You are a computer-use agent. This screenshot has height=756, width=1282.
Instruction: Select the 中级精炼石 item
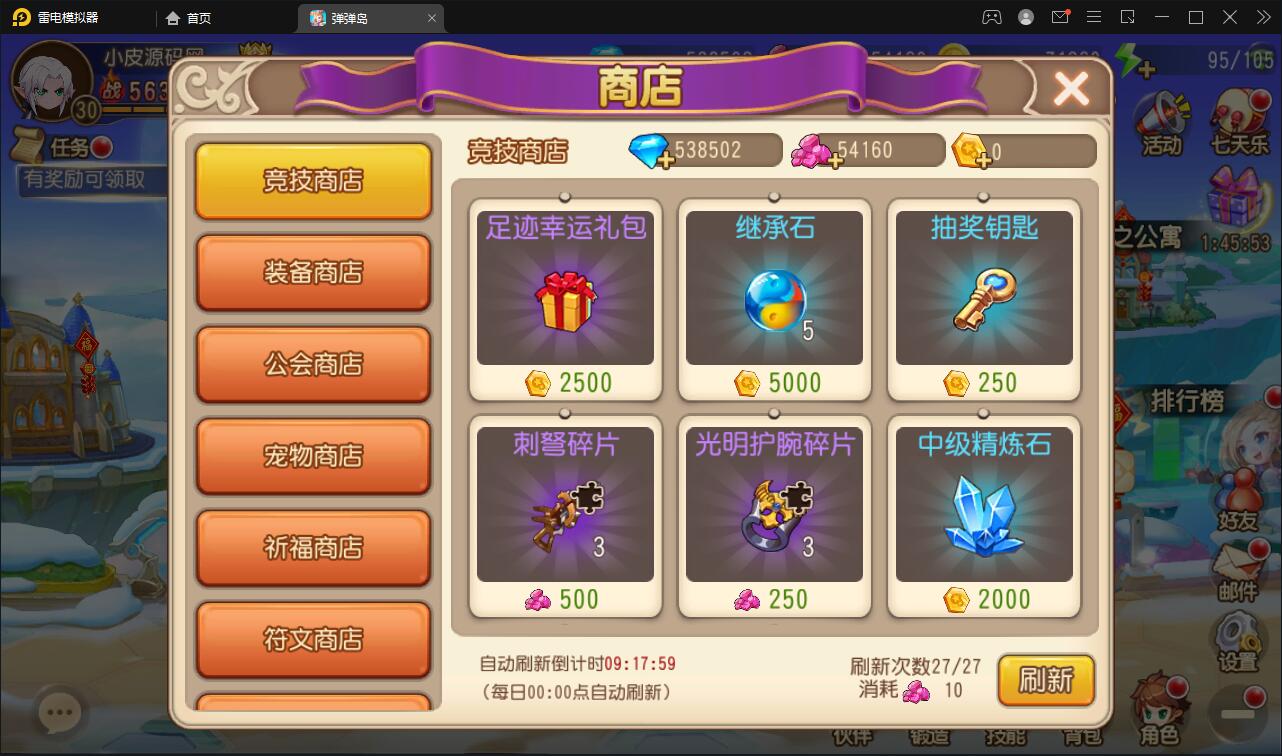pyautogui.click(x=983, y=510)
